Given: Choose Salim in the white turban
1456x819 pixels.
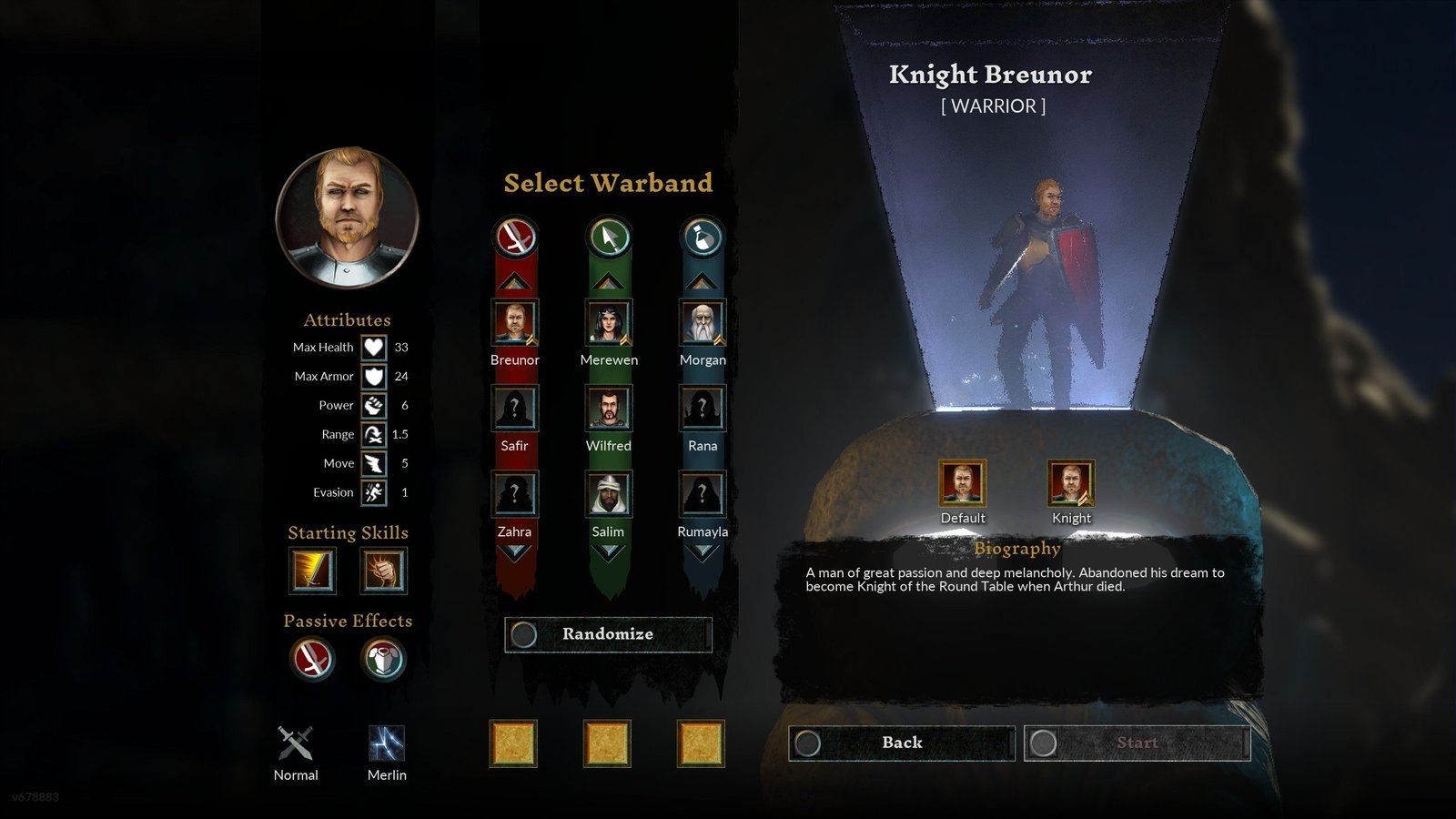Looking at the screenshot, I should (x=609, y=494).
